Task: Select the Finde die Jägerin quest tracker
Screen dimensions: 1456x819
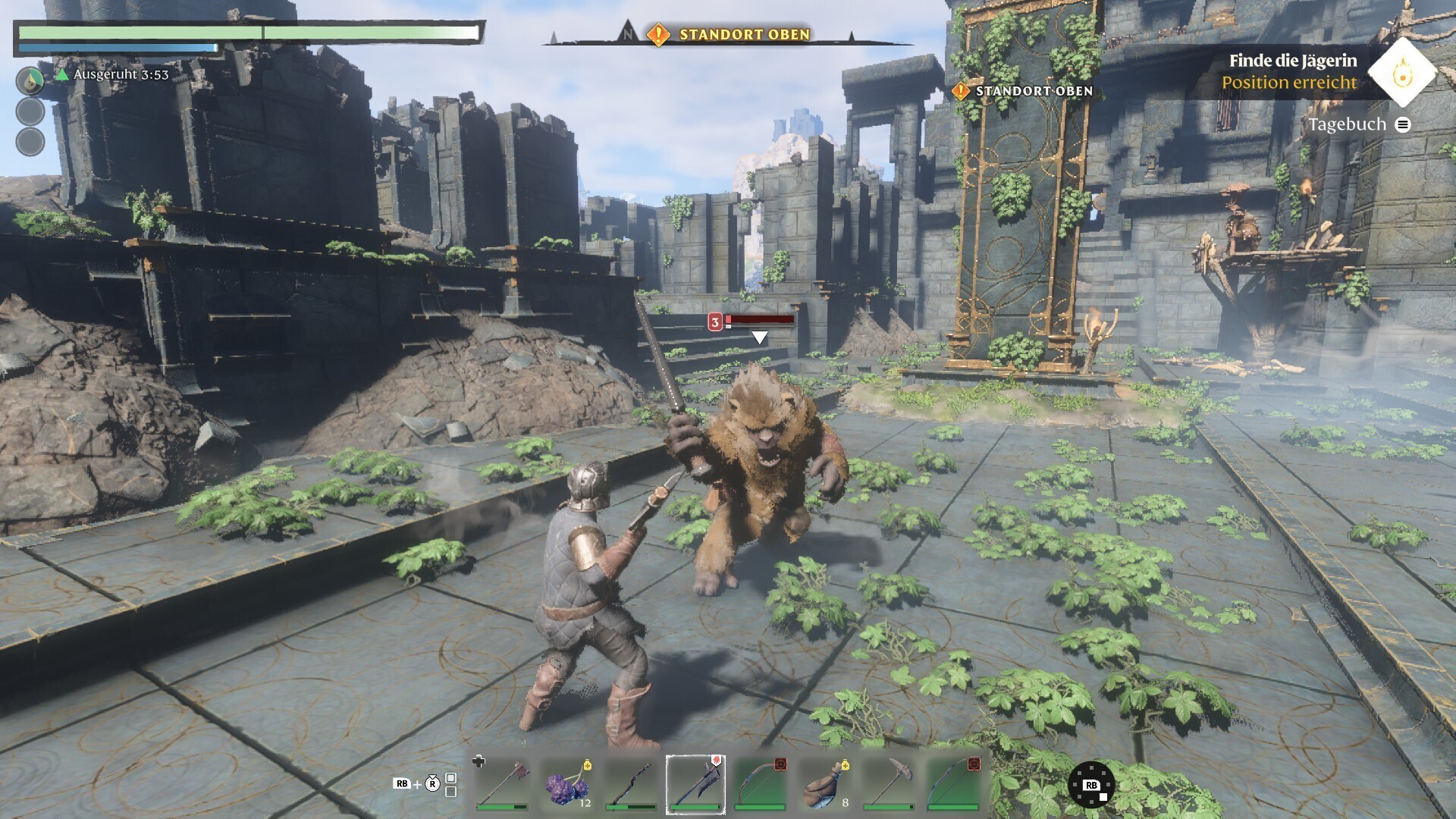Action: pos(1292,61)
